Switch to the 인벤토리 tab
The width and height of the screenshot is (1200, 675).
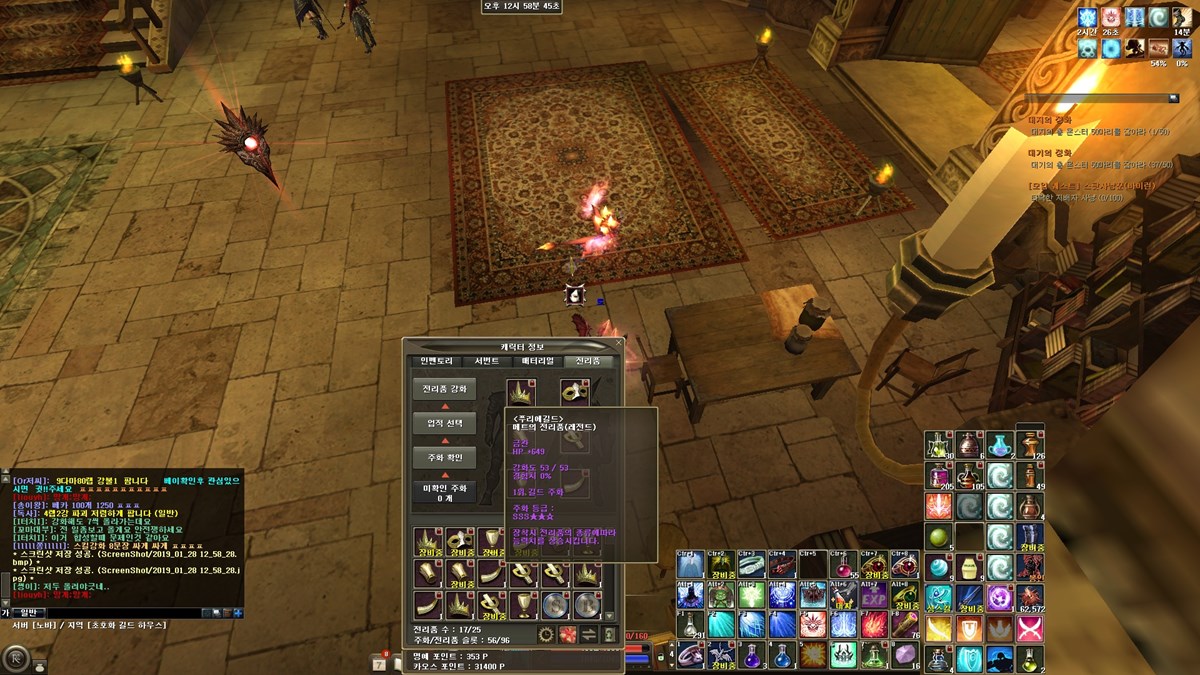coord(436,361)
